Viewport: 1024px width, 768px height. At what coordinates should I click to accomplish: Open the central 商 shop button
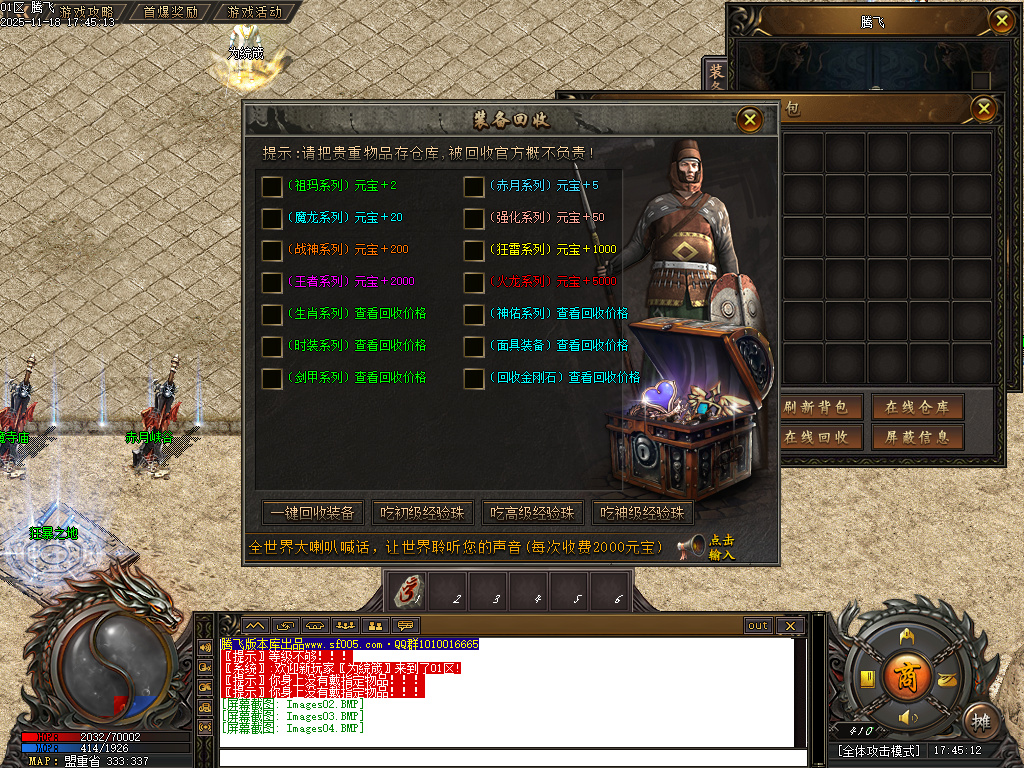pyautogui.click(x=907, y=673)
